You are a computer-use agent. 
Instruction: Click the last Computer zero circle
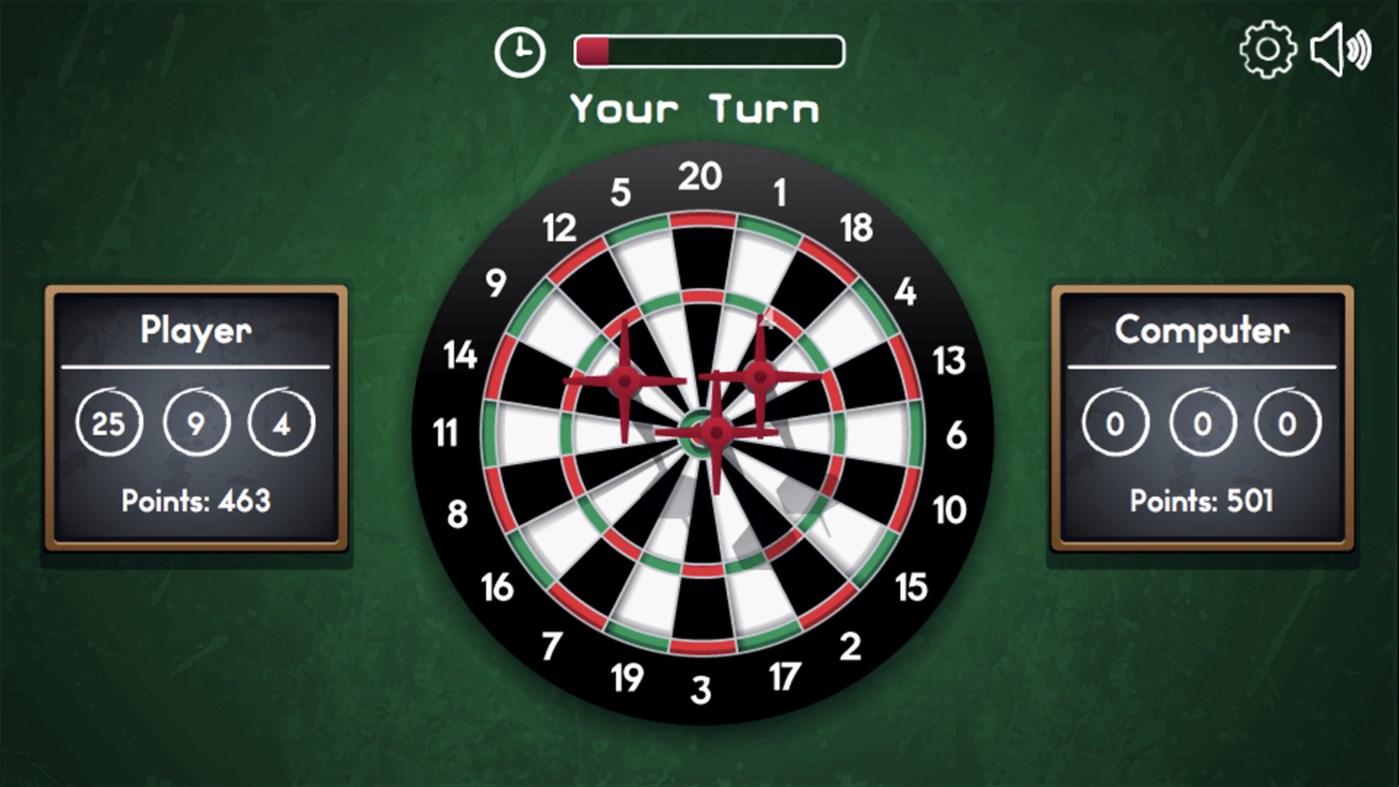(x=1286, y=422)
